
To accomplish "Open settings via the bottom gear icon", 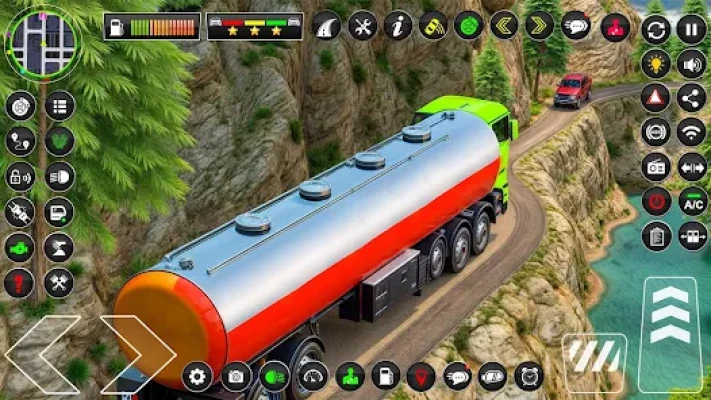I will tap(197, 376).
